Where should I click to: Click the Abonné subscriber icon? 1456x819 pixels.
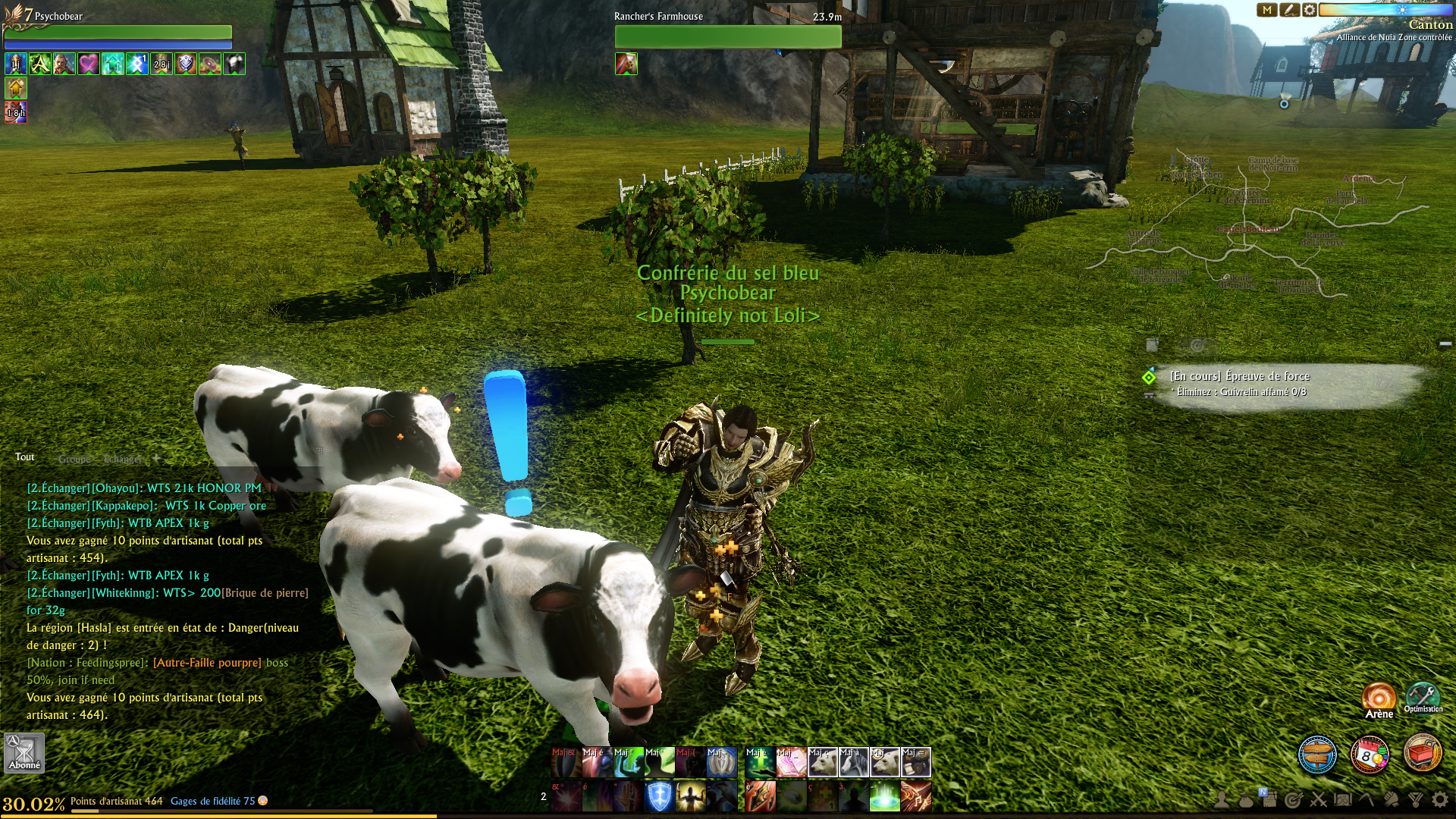[x=24, y=752]
